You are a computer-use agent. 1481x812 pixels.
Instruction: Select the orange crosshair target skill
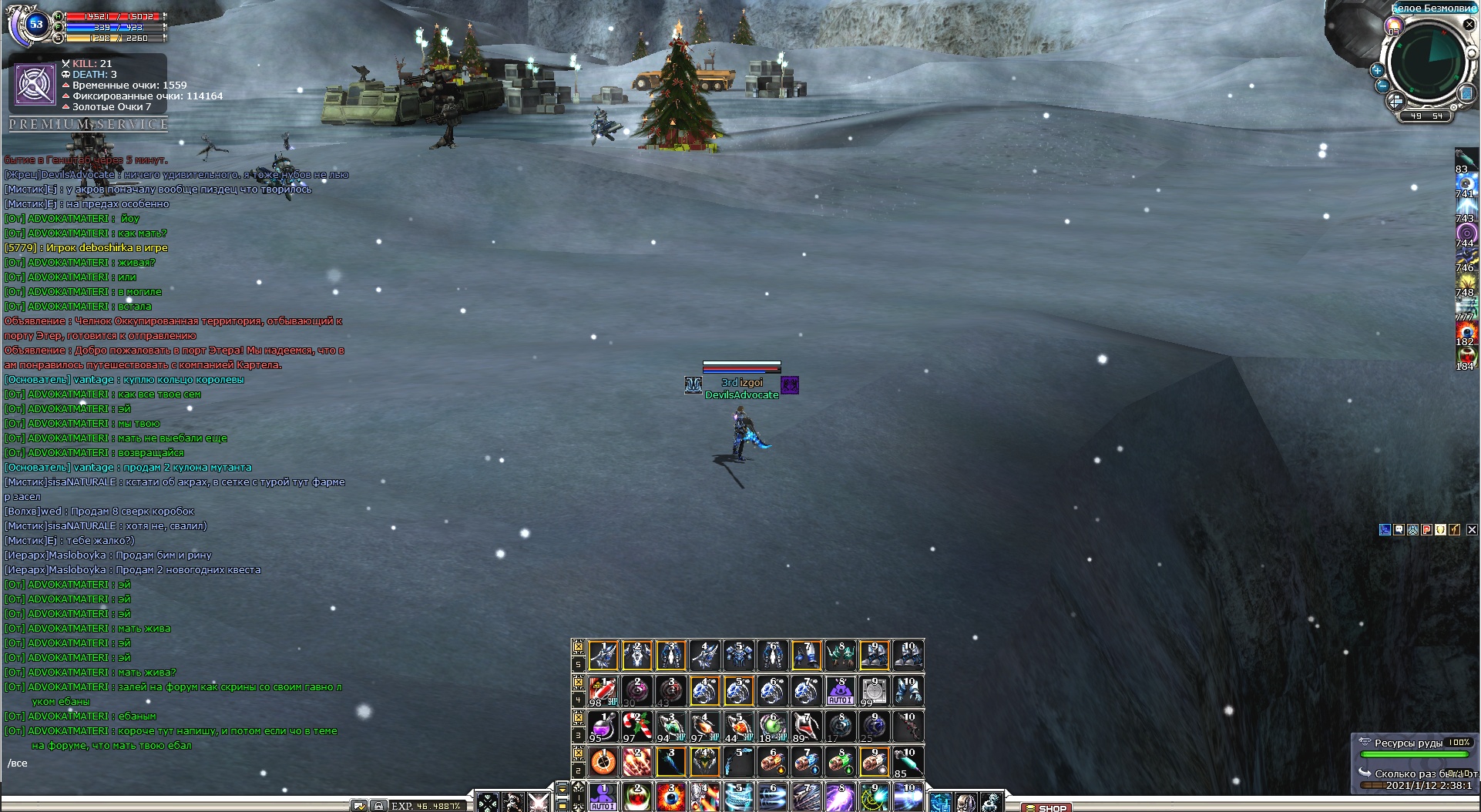pyautogui.click(x=603, y=761)
